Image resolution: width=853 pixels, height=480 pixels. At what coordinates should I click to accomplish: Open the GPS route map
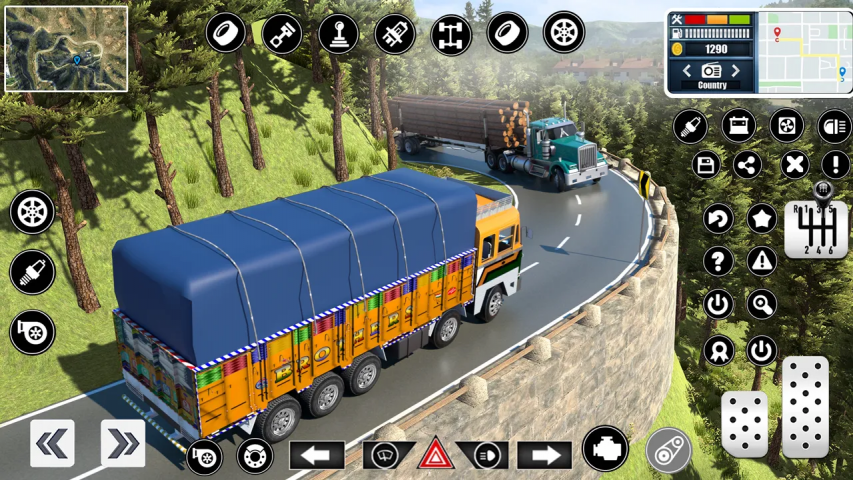(804, 51)
